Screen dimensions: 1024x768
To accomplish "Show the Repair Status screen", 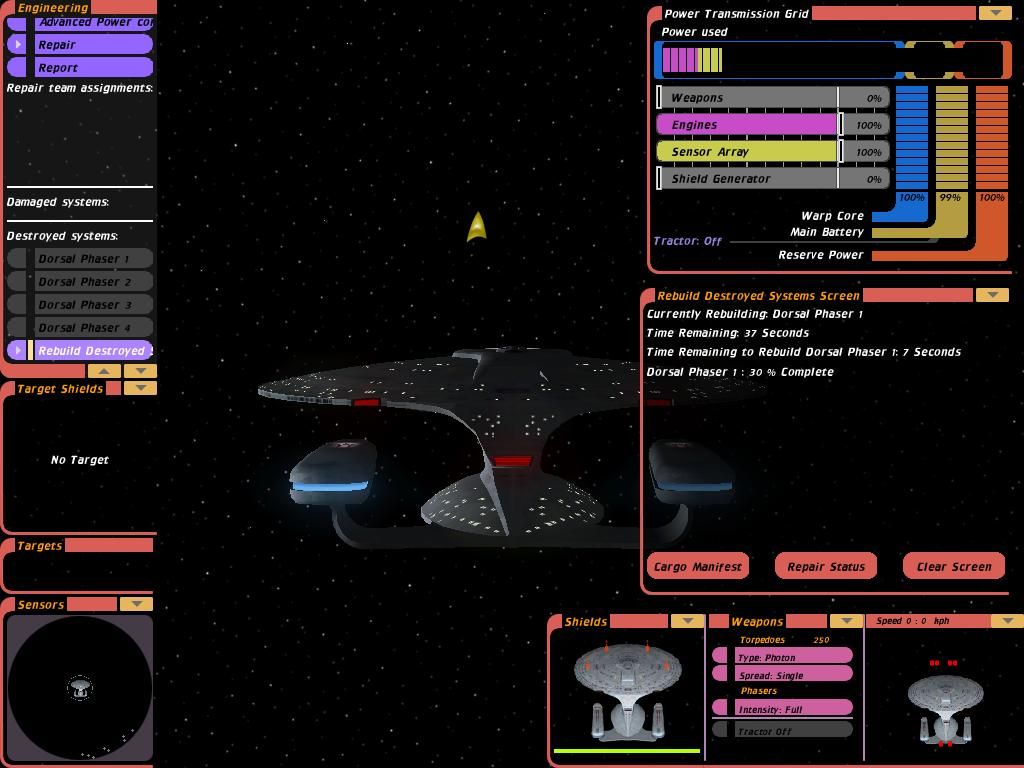I will (826, 567).
